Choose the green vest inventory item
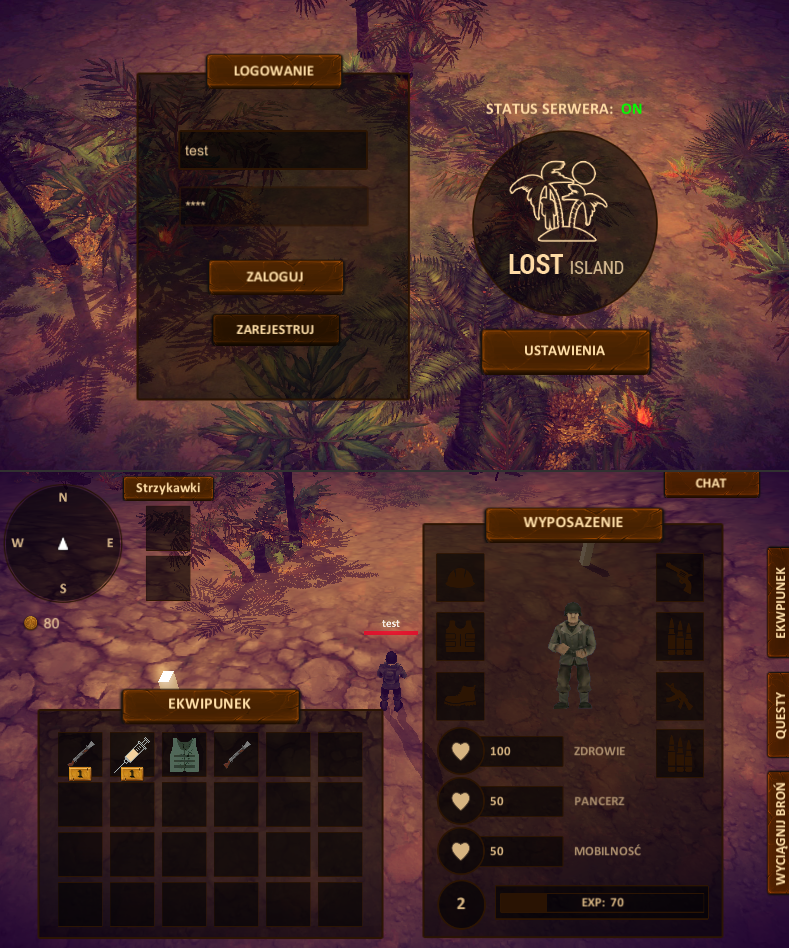Screen dimensions: 789x948 pos(184,756)
